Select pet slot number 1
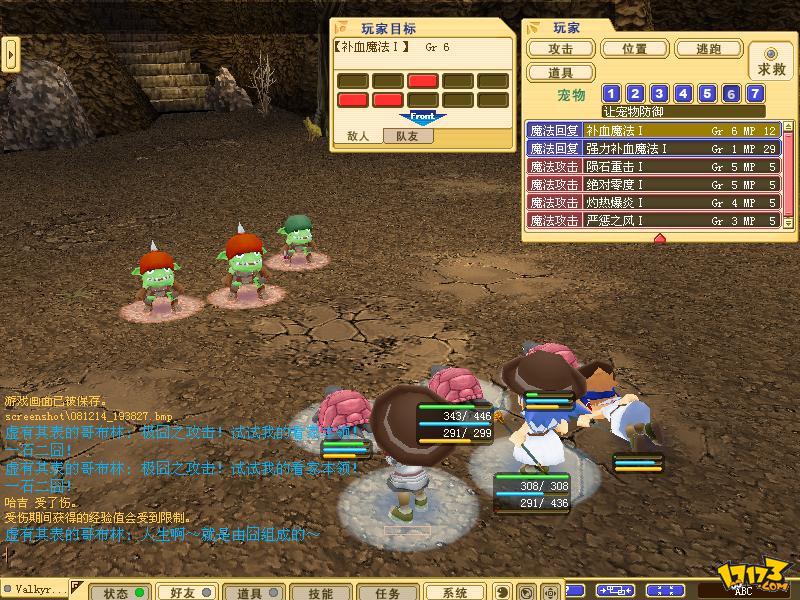The width and height of the screenshot is (800, 600). 612,94
